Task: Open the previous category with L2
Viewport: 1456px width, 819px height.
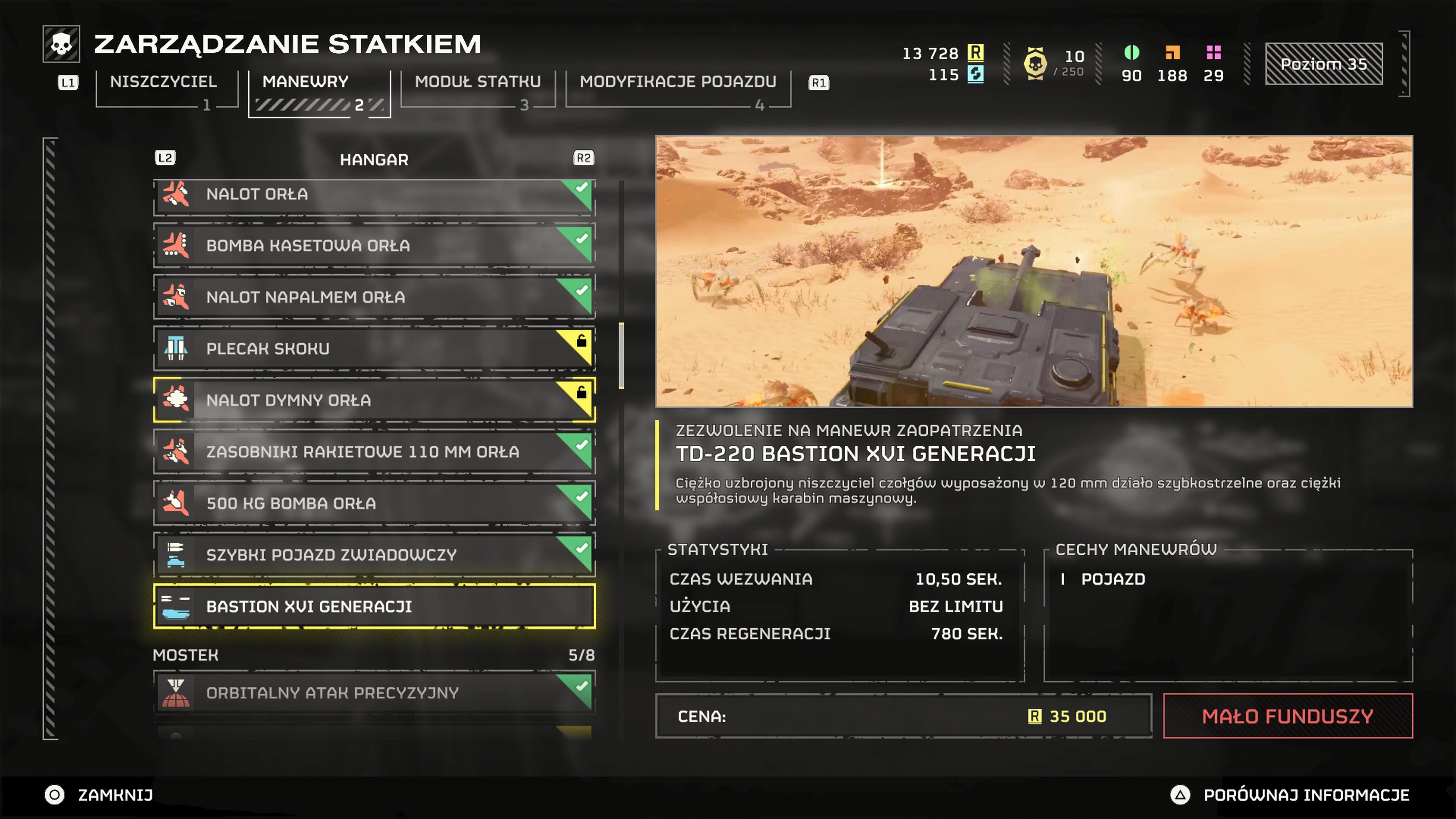Action: pyautogui.click(x=166, y=158)
